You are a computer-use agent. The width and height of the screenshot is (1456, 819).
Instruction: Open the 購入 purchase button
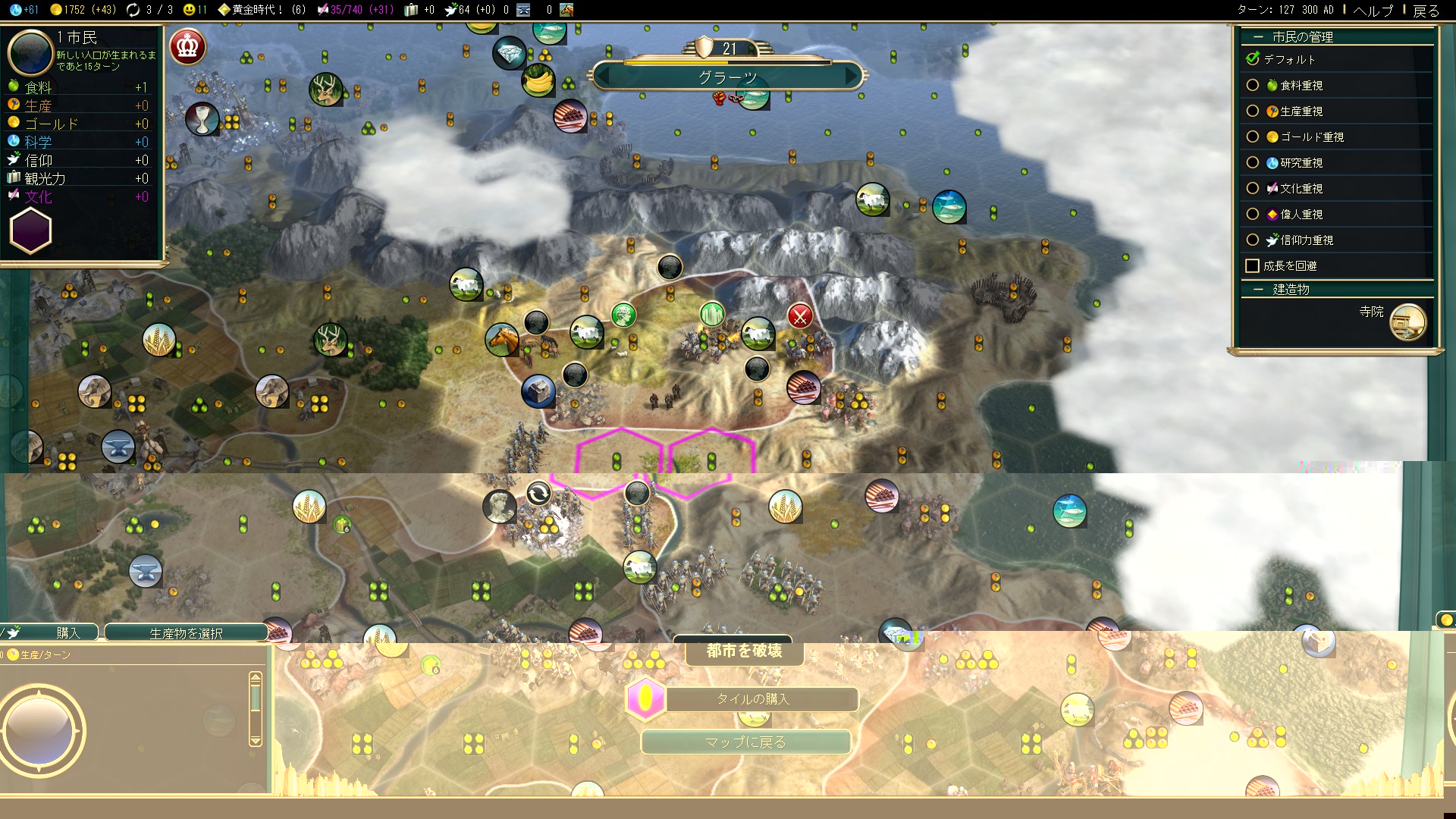click(67, 632)
